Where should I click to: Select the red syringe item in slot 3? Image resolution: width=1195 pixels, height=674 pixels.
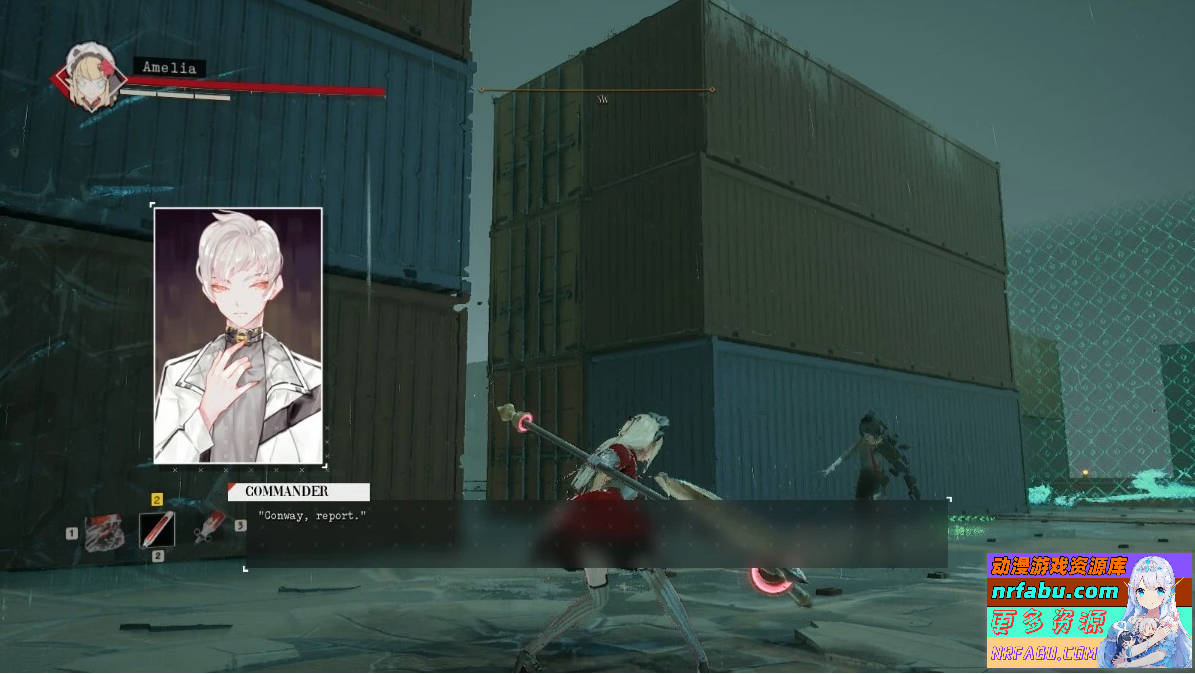pos(210,527)
